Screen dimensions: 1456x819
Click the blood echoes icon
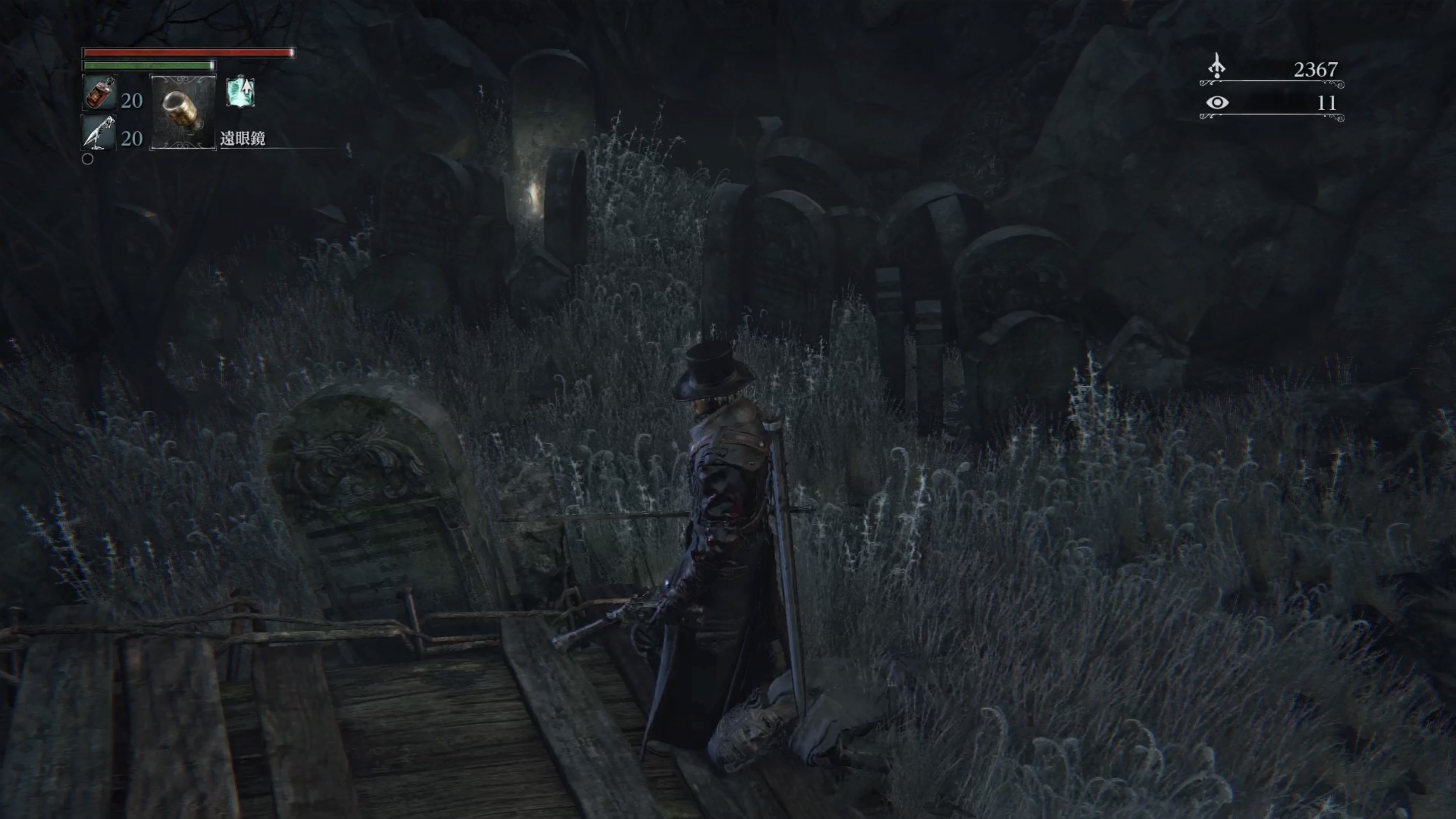point(1216,66)
